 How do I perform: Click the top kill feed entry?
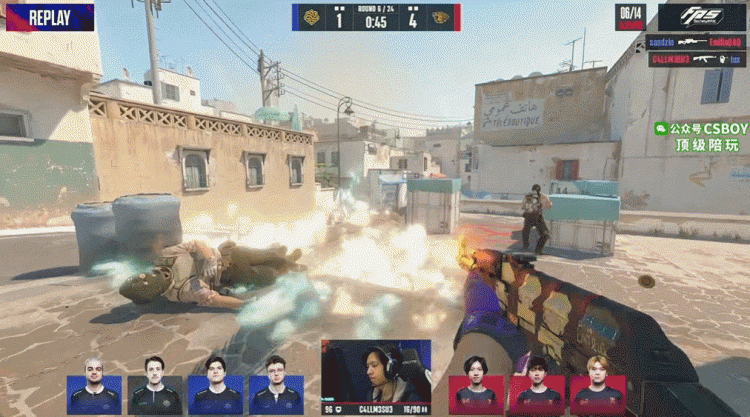(696, 41)
